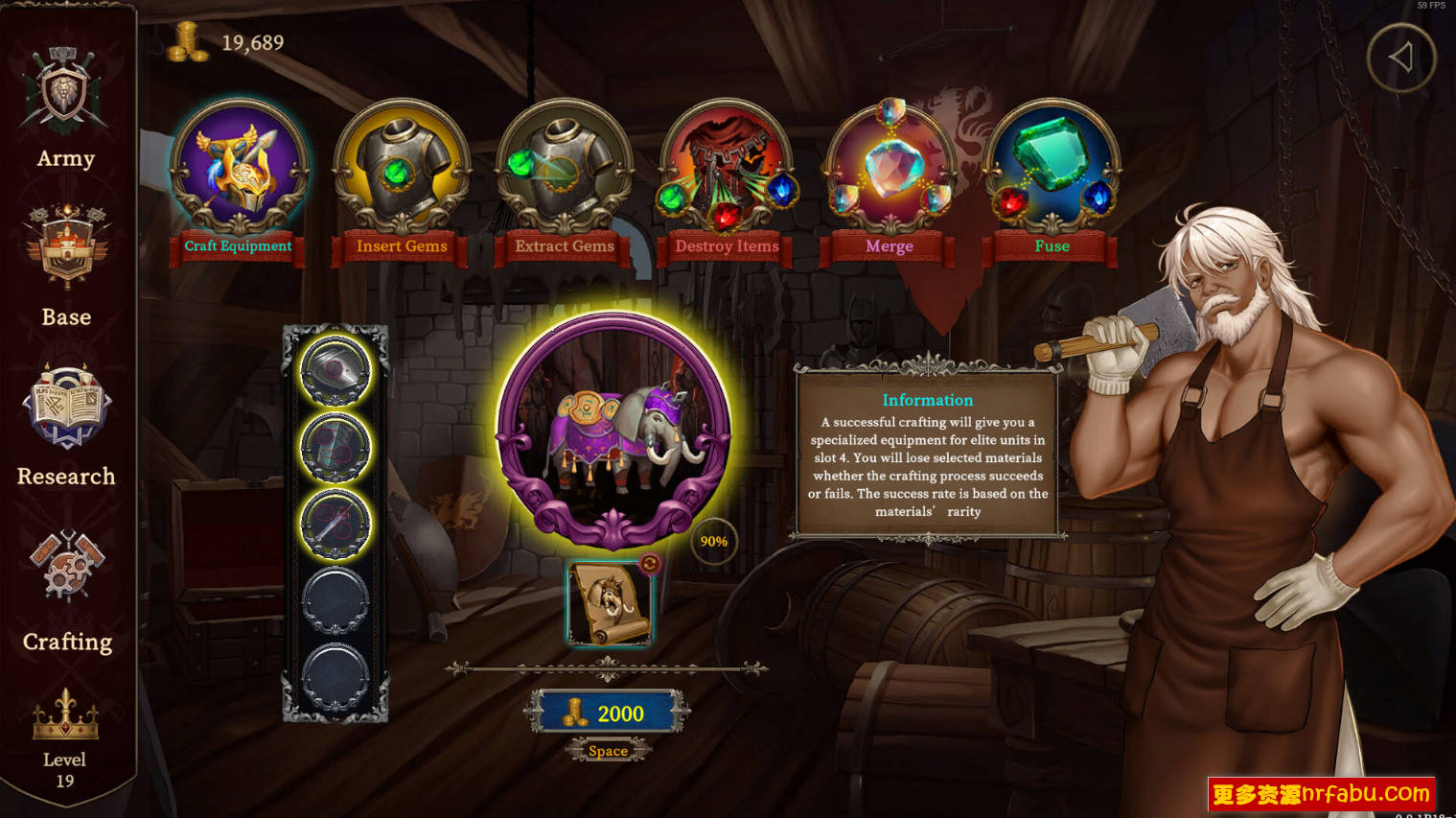The width and height of the screenshot is (1456, 818).
Task: Click the back arrow button
Action: [x=1400, y=58]
